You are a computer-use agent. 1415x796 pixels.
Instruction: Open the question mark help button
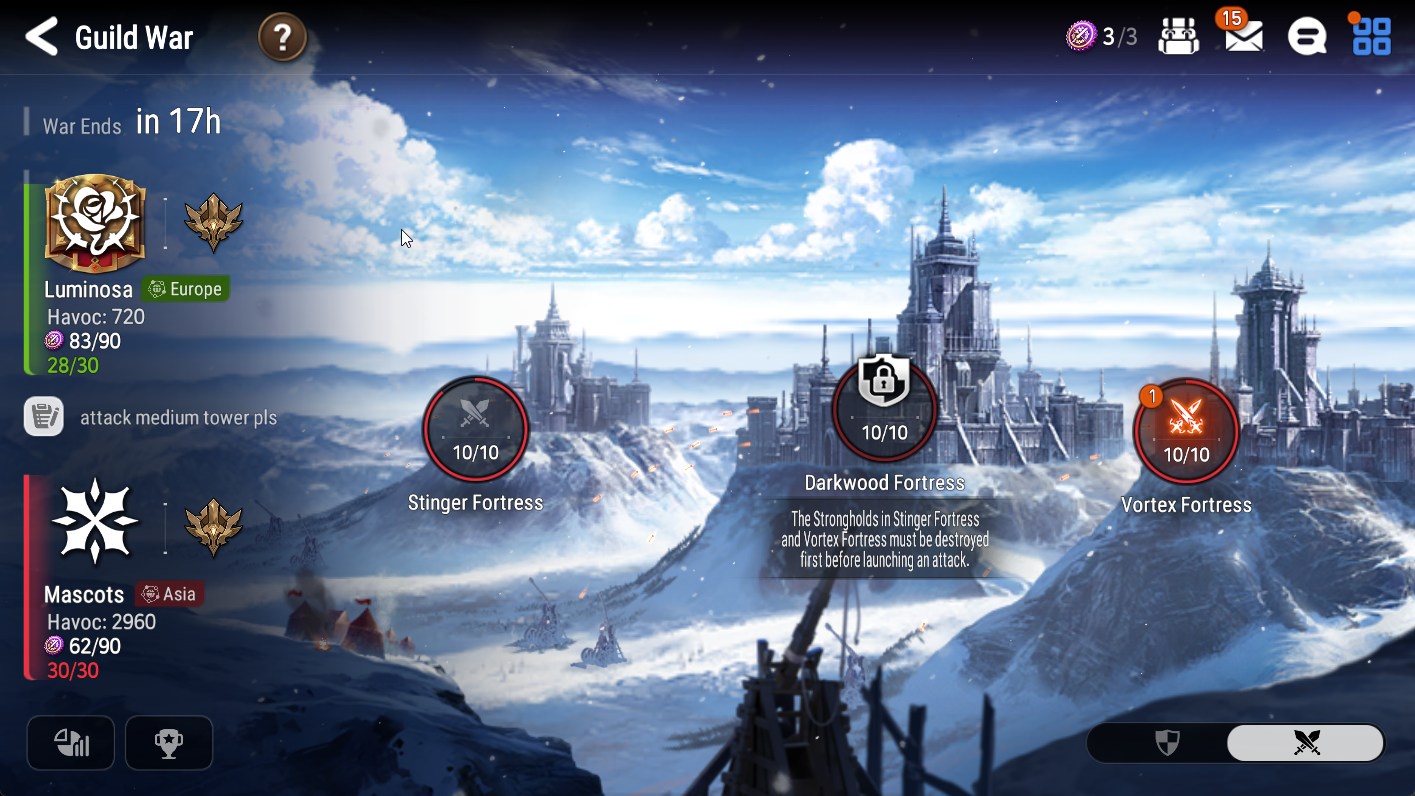(282, 39)
